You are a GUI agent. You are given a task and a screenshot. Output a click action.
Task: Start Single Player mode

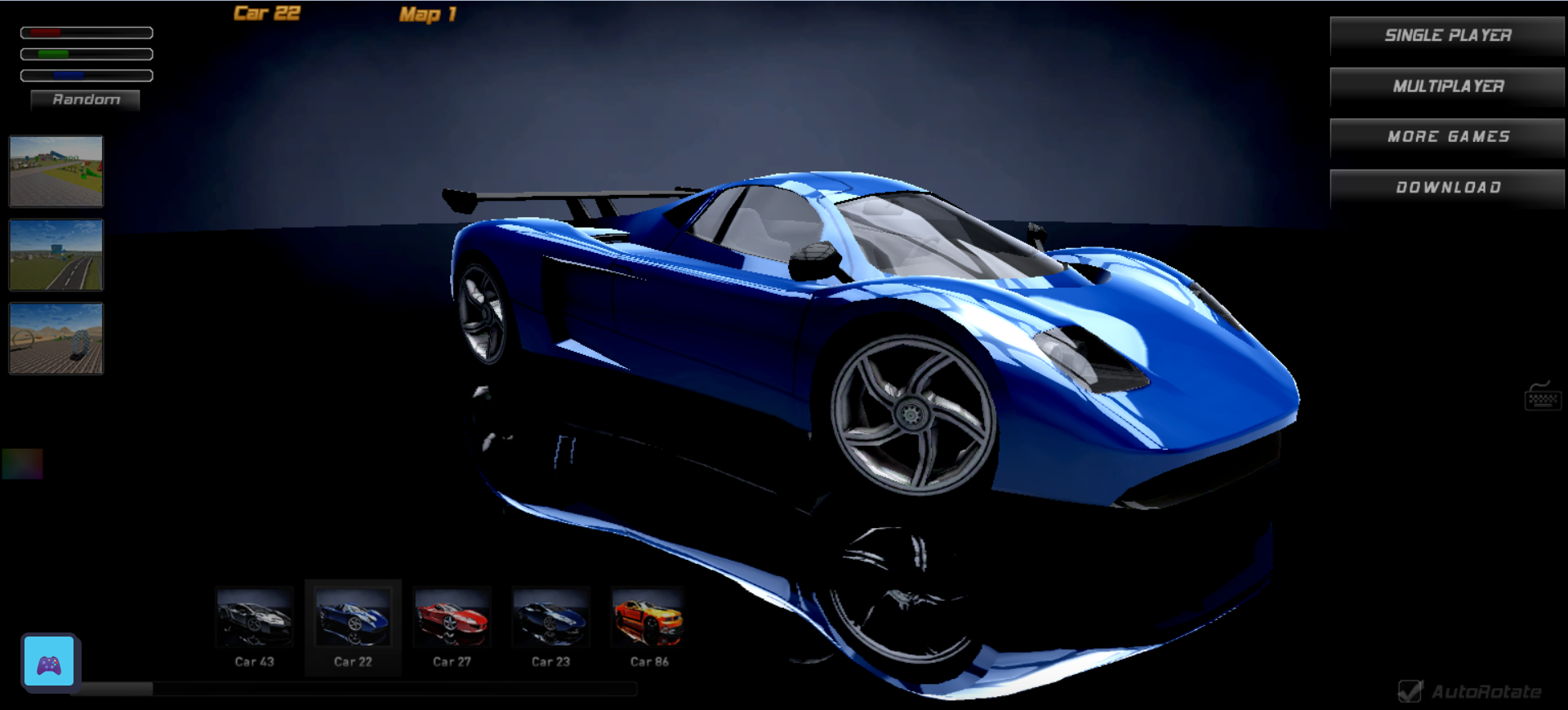tap(1446, 36)
